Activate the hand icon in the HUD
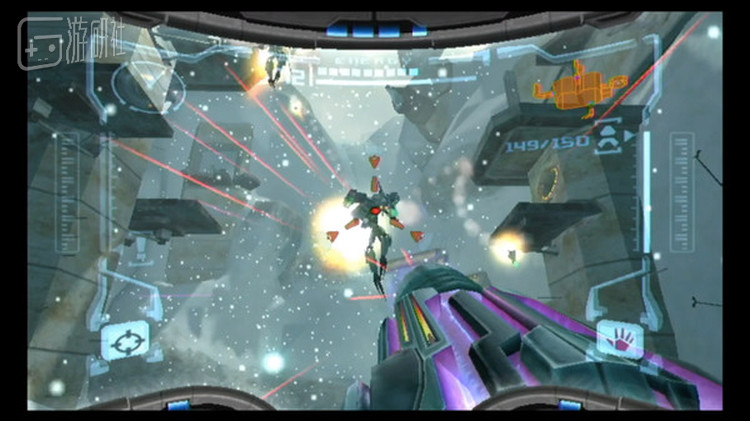This screenshot has width=750, height=421. pyautogui.click(x=619, y=340)
